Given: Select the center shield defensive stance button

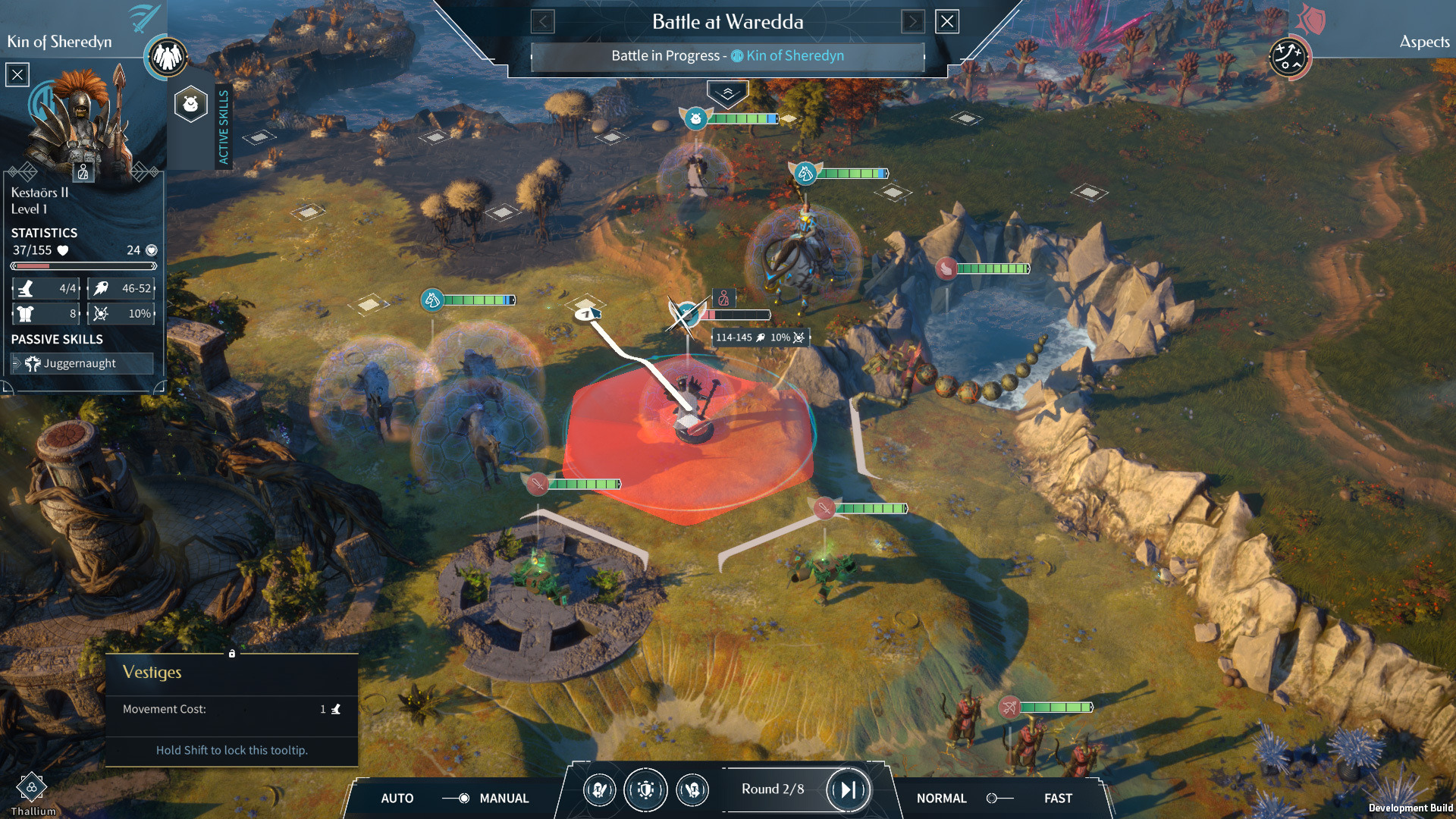Looking at the screenshot, I should 645,790.
